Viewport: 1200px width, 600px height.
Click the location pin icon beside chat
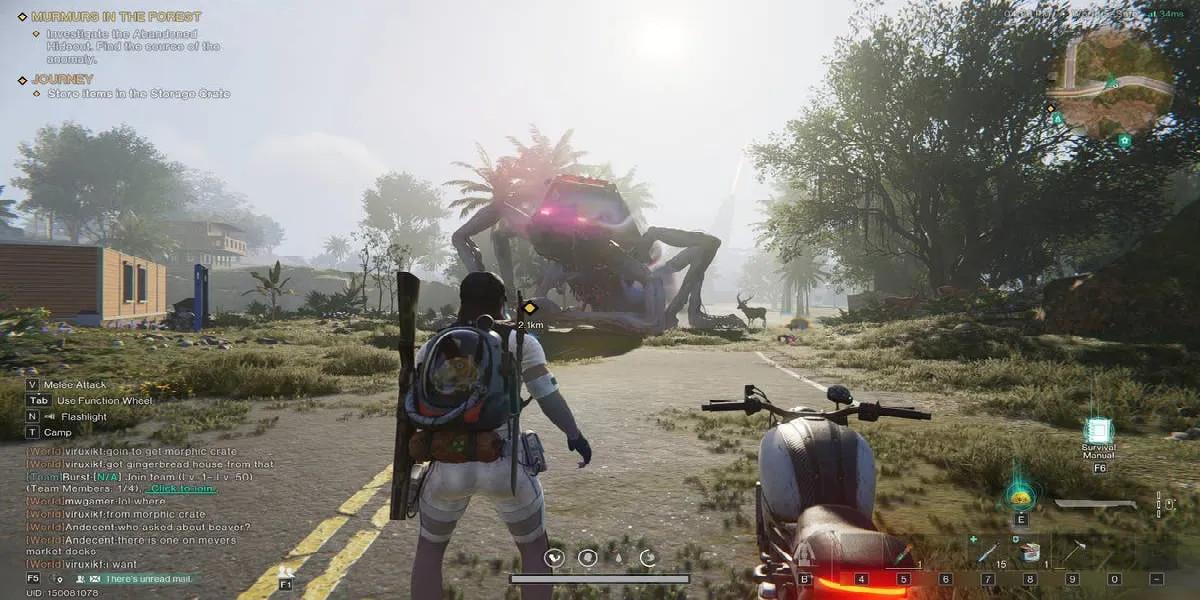(56, 579)
